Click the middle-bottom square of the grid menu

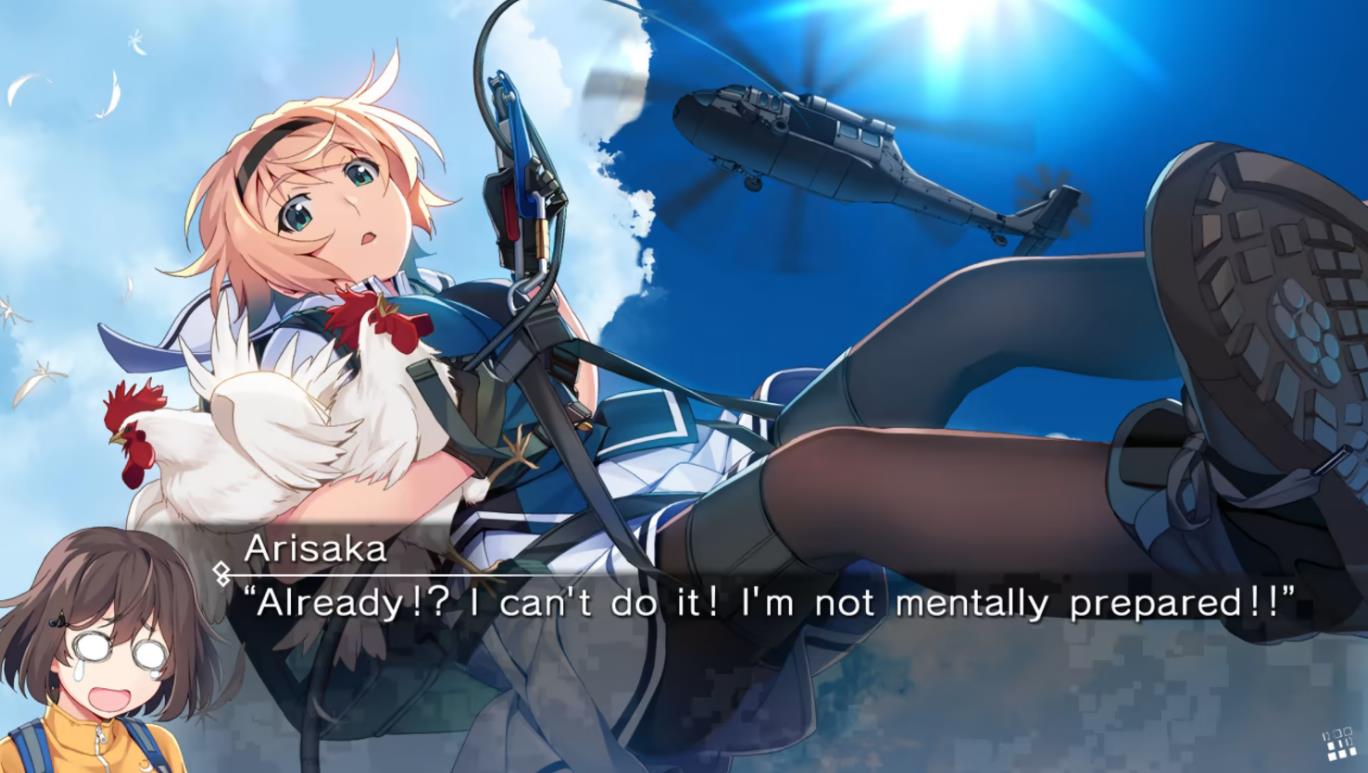coord(1342,754)
